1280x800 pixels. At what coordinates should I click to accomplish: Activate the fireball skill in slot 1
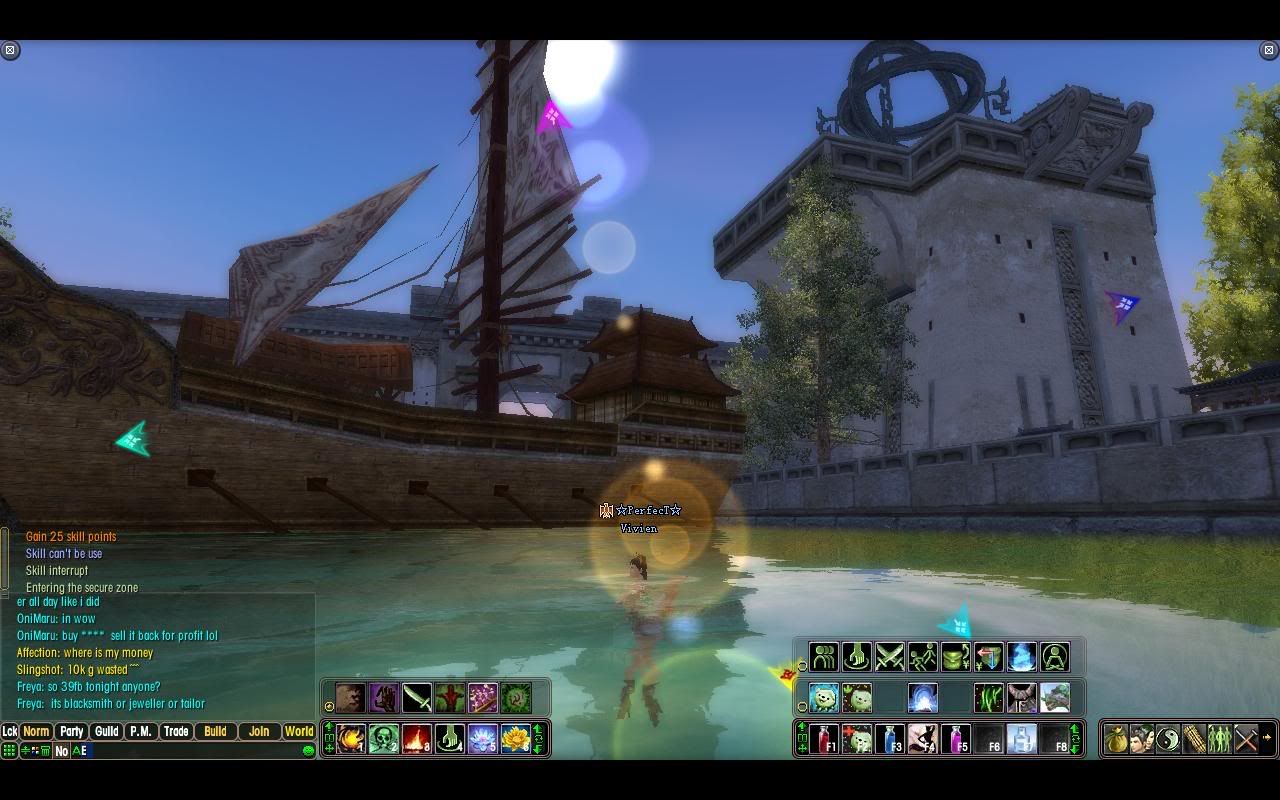(351, 739)
